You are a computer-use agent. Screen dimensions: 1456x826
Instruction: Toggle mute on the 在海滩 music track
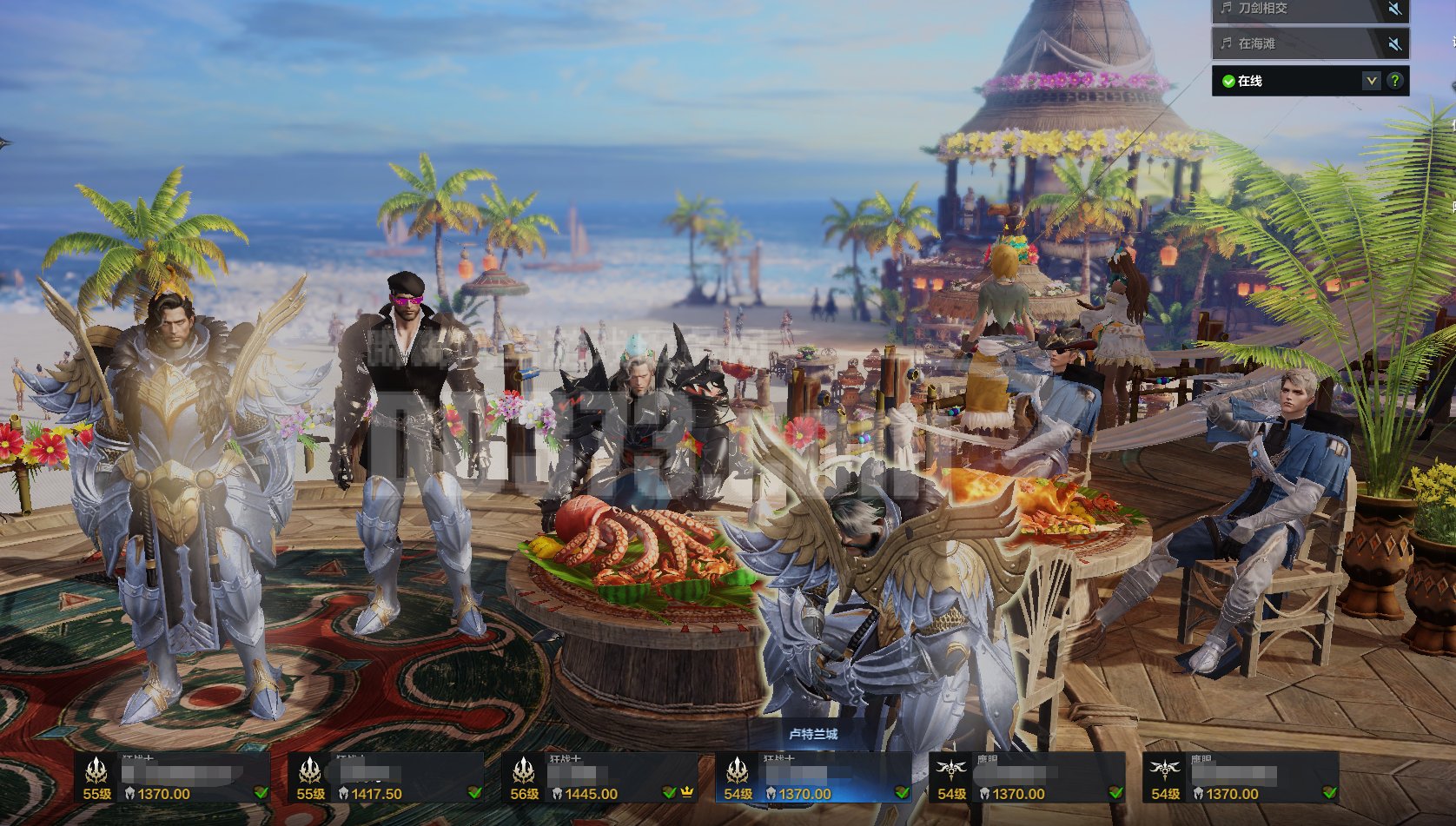click(1393, 43)
